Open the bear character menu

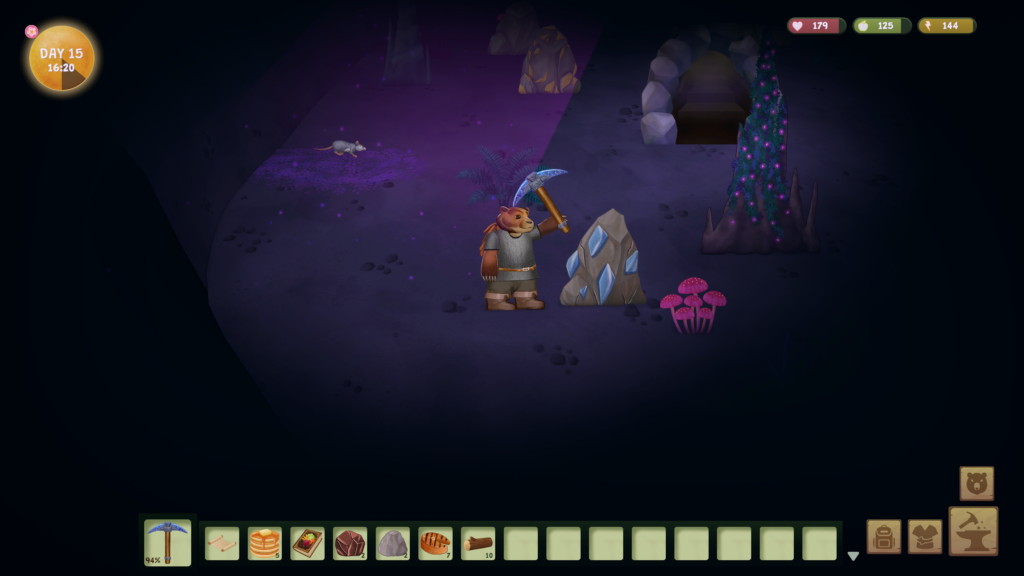point(976,483)
